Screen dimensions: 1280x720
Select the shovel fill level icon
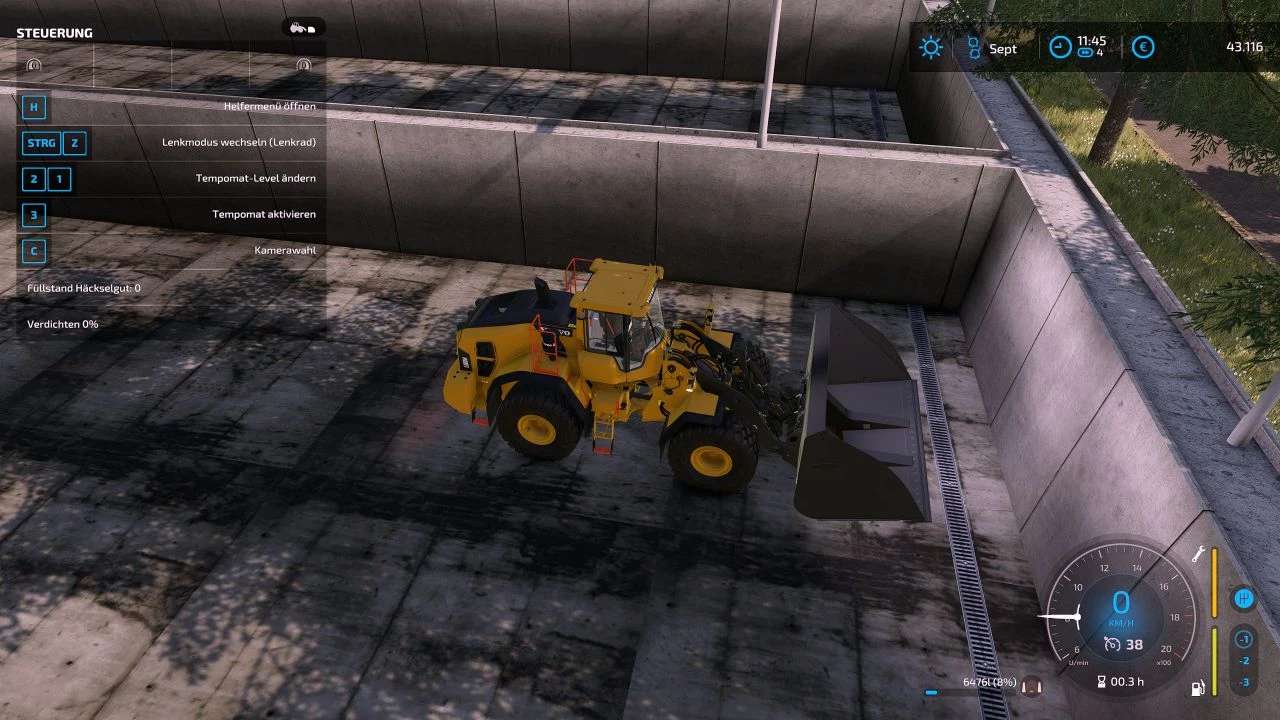[x=1031, y=686]
